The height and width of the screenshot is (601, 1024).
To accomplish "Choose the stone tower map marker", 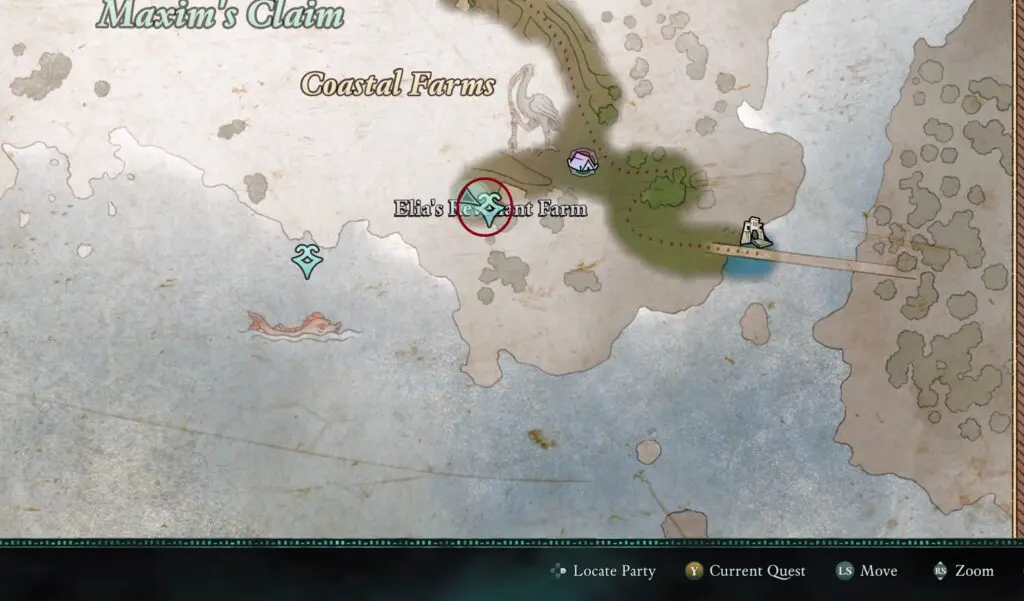I will point(755,232).
